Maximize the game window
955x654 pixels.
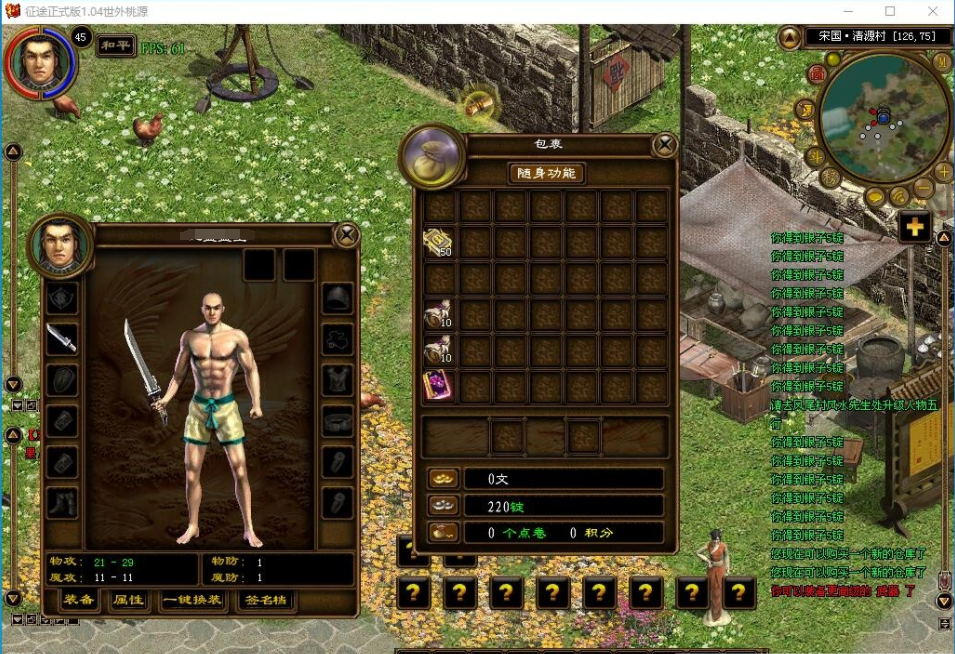(x=889, y=12)
